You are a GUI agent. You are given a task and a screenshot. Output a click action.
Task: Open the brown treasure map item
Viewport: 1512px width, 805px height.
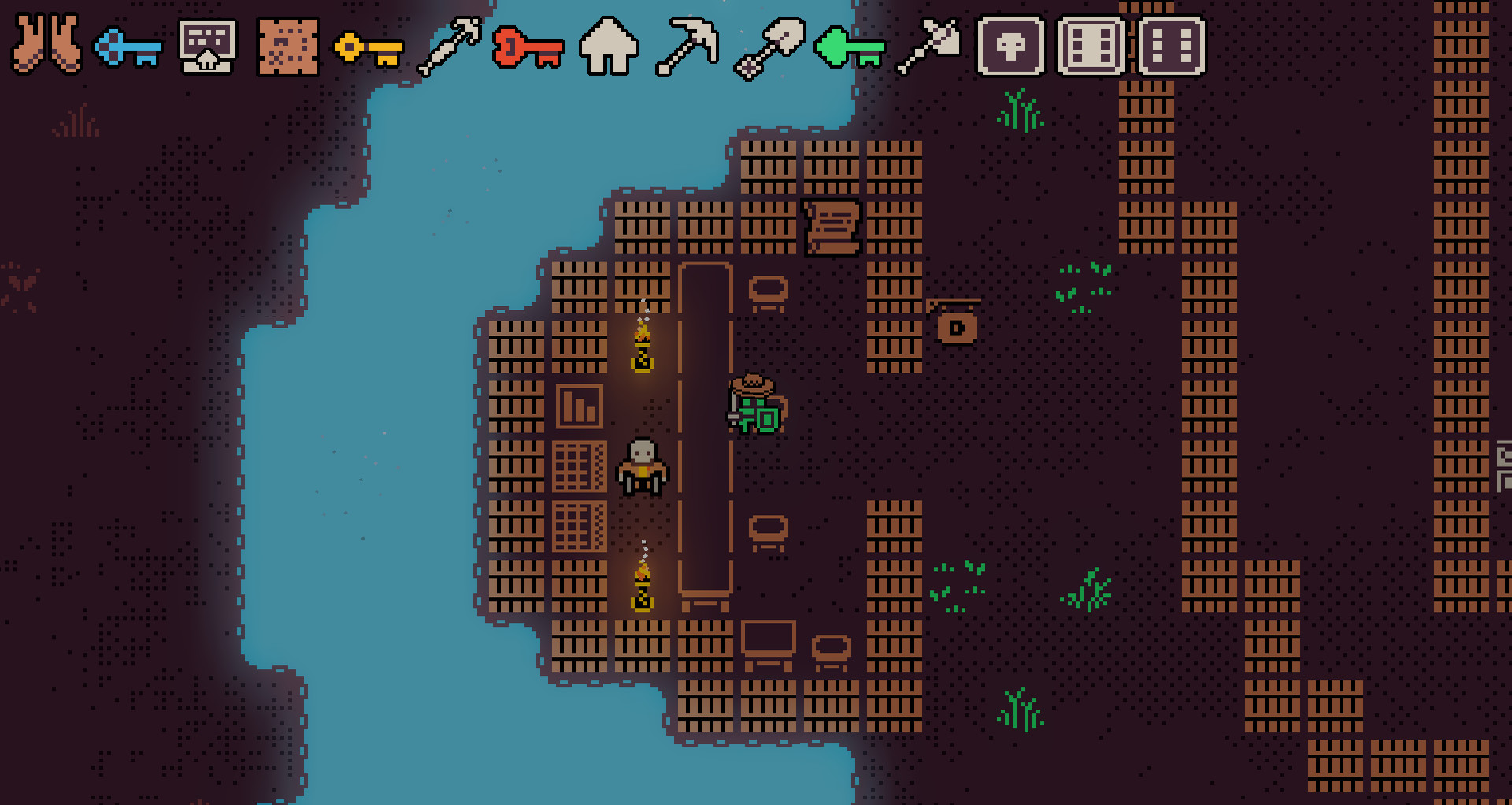click(x=288, y=47)
